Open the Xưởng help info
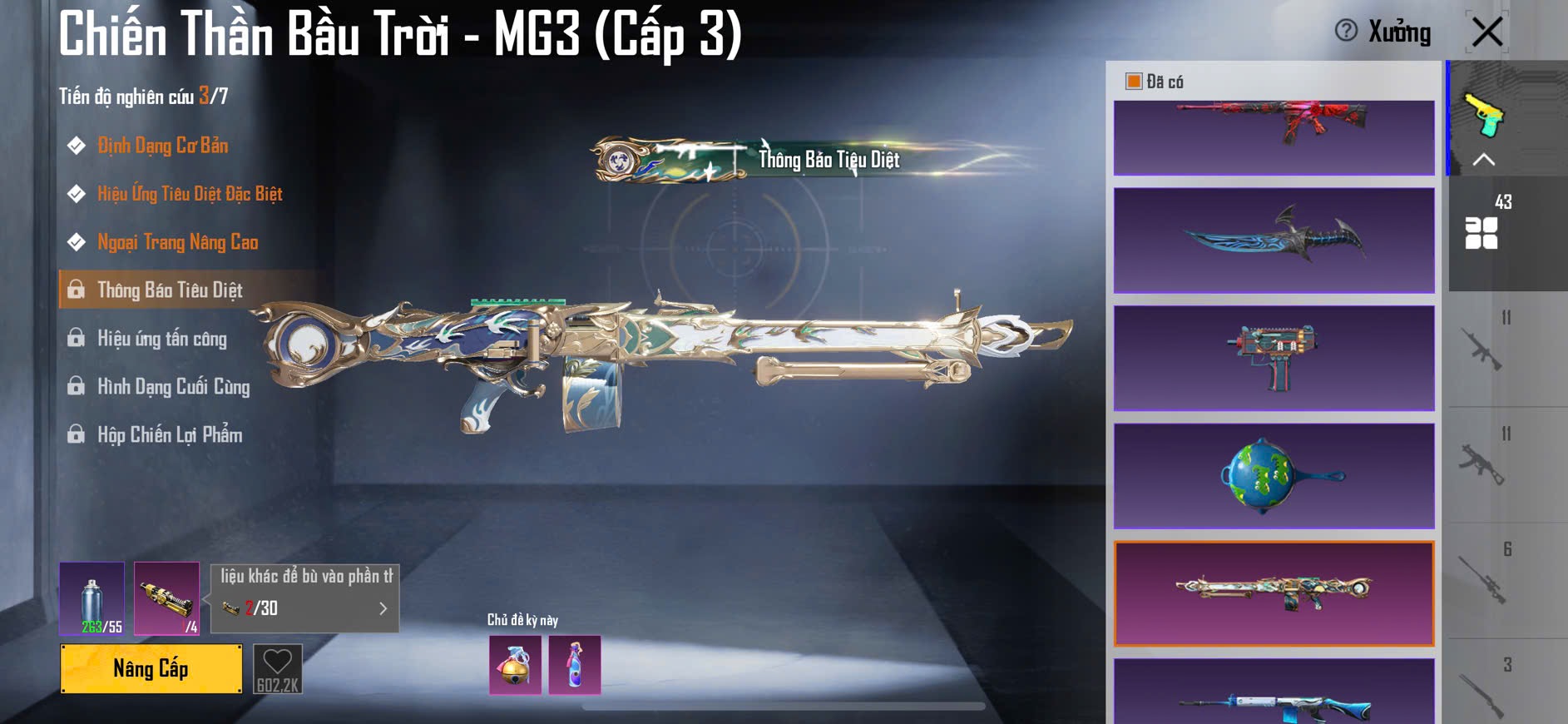The width and height of the screenshot is (1568, 724). pyautogui.click(x=1346, y=32)
